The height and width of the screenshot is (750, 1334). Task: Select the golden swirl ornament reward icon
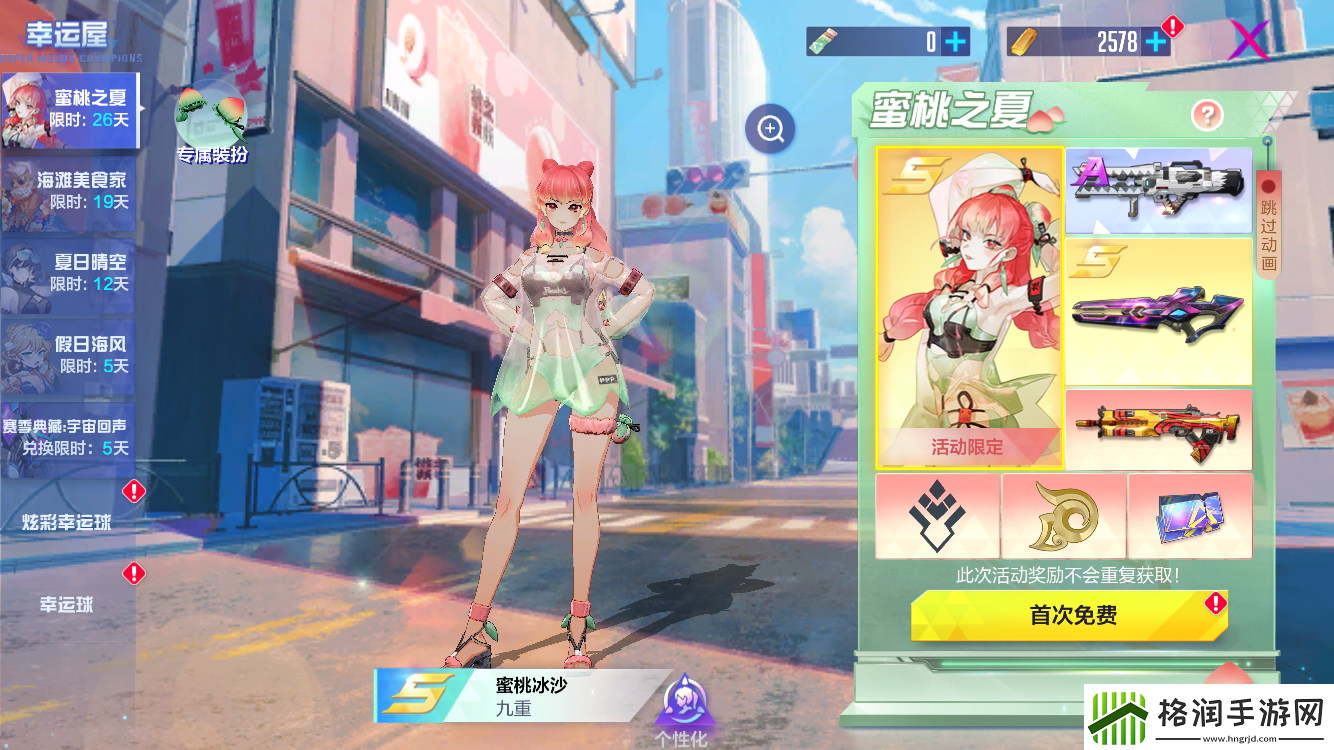[x=1064, y=516]
